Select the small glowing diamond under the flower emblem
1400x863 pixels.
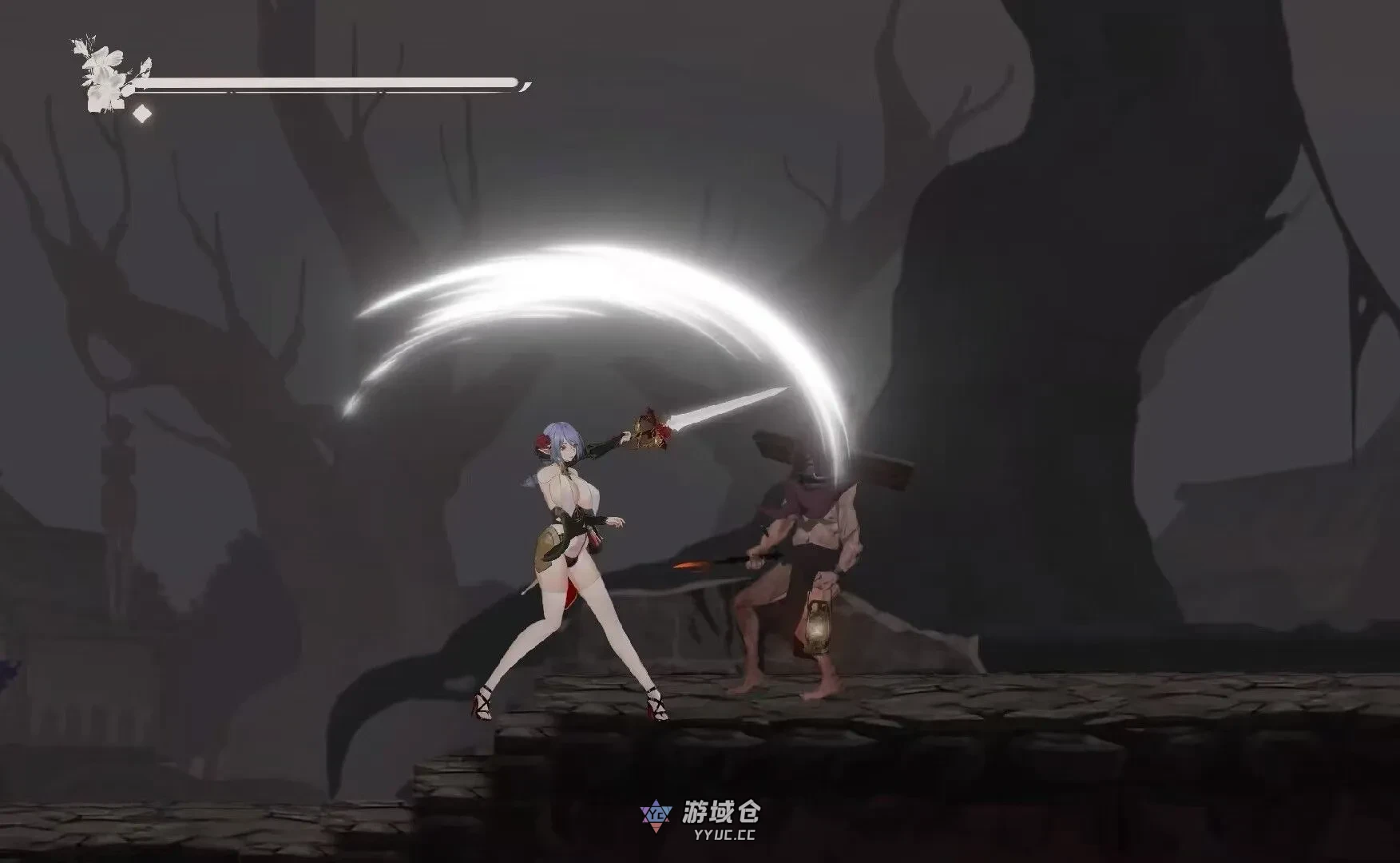pyautogui.click(x=141, y=113)
